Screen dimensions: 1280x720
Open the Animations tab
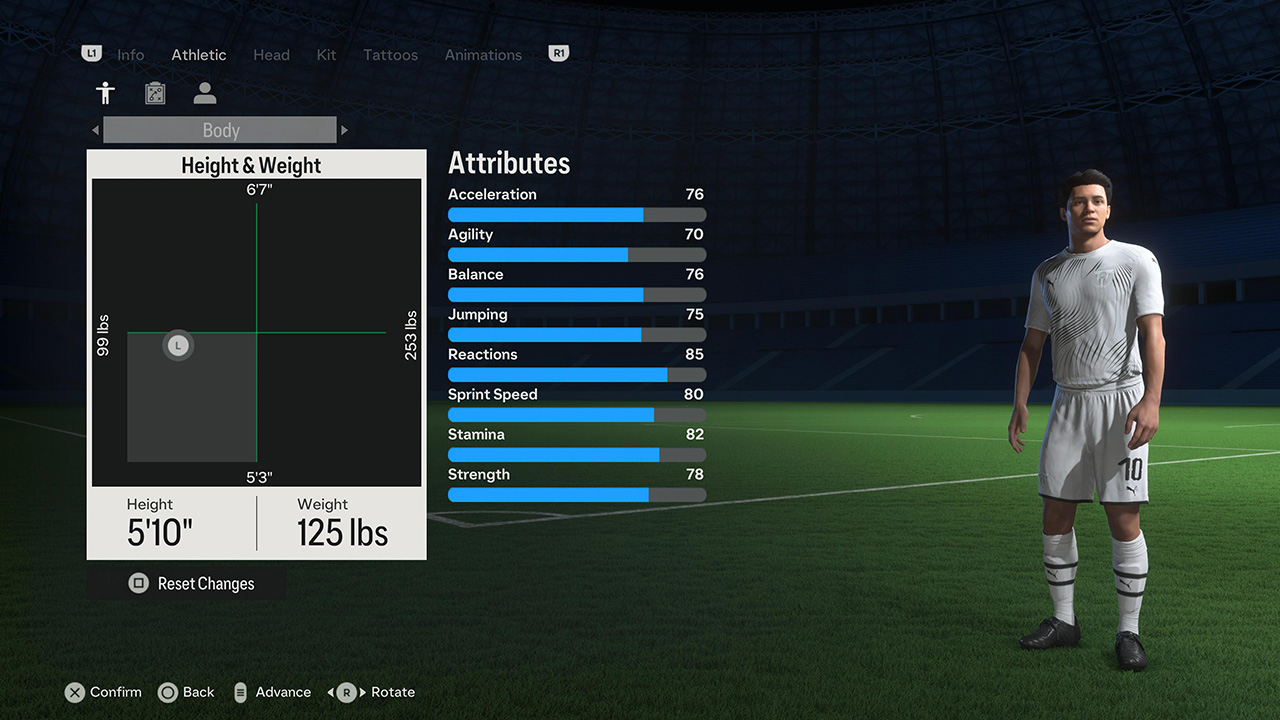click(483, 55)
